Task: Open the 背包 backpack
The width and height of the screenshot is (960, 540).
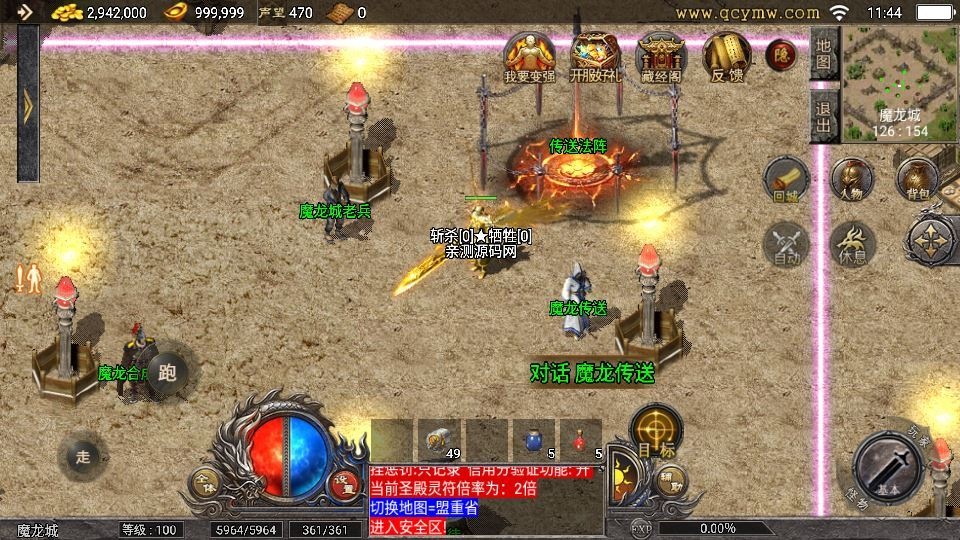Action: click(x=917, y=178)
